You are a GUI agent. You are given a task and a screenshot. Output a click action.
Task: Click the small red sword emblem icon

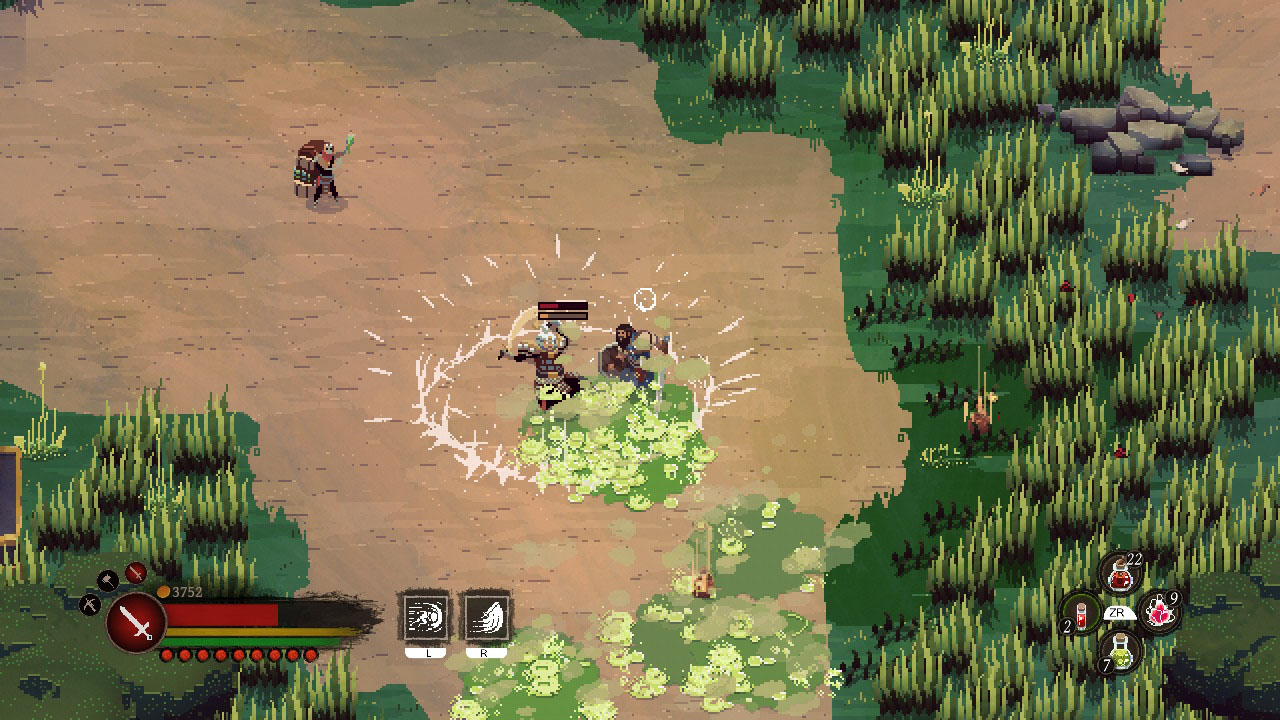pos(136,574)
